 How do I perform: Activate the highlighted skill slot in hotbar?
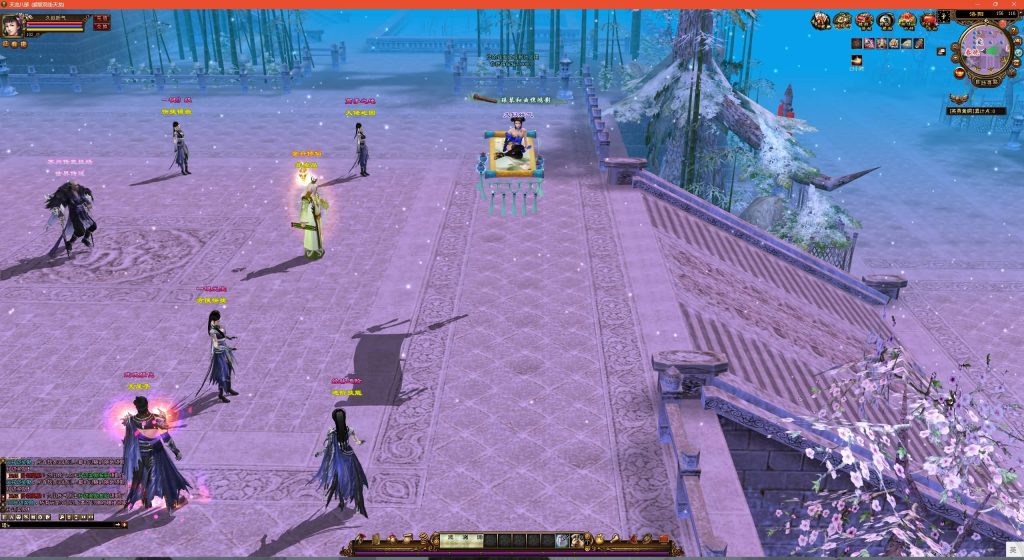coord(562,540)
